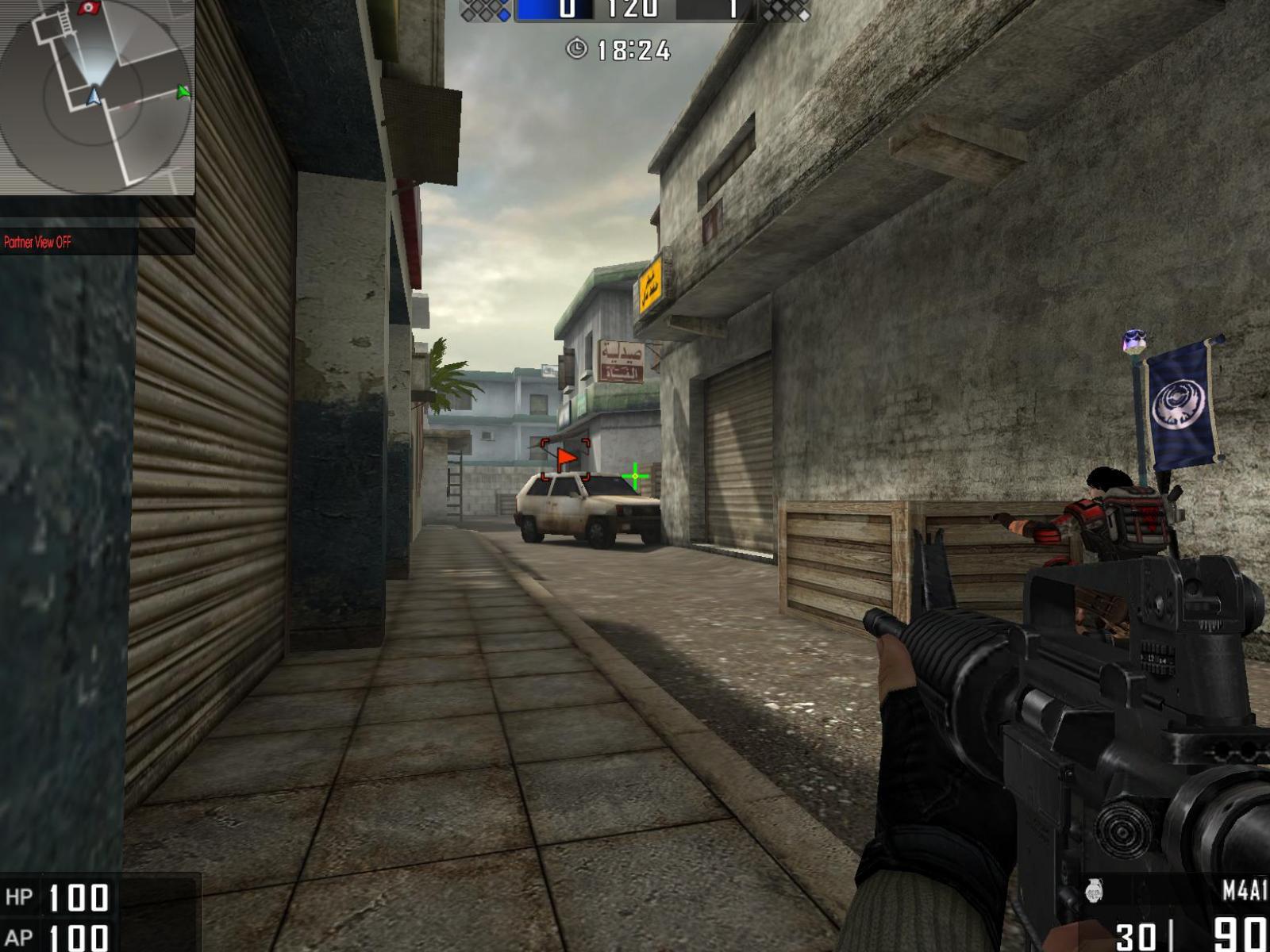Click the orange flag objective marker over the car
Screen dimensions: 1270x952
click(564, 456)
